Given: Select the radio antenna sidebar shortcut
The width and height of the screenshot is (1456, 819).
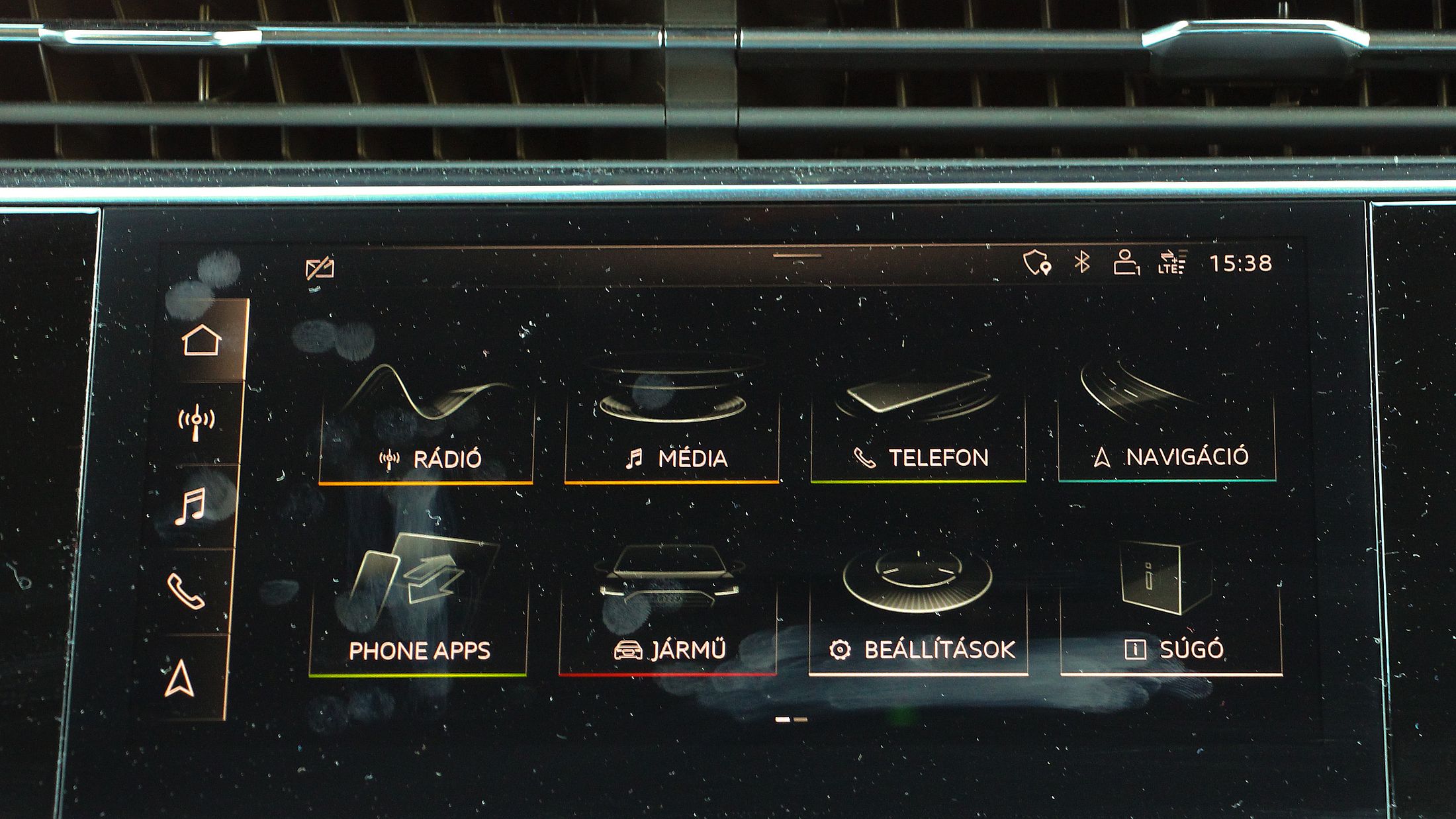Looking at the screenshot, I should pos(197,422).
